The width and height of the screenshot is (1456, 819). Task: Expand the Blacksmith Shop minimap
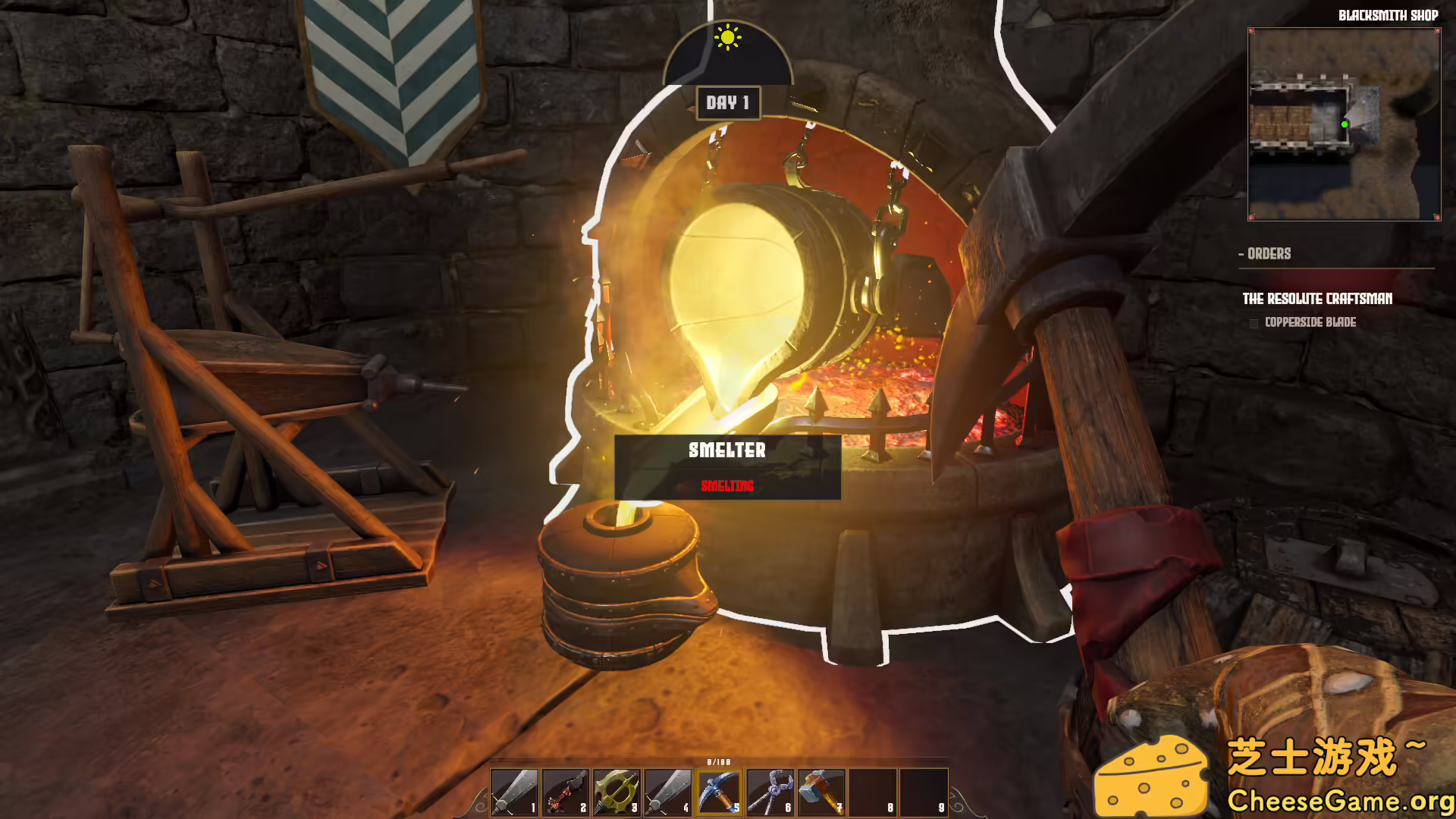(1344, 124)
